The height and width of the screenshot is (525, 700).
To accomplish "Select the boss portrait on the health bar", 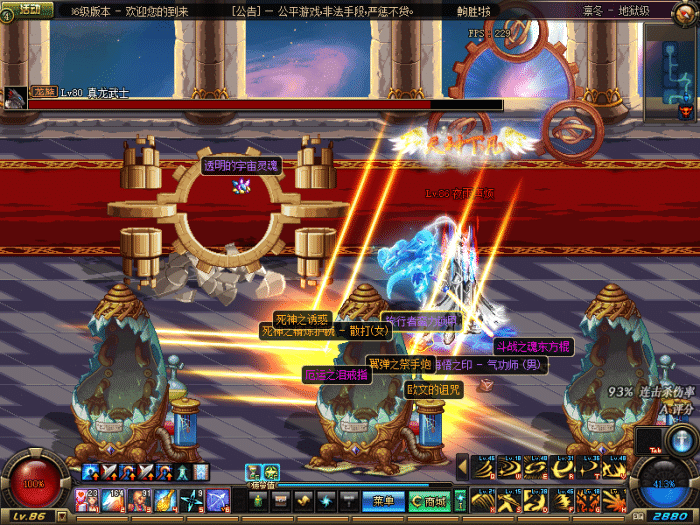I will point(15,97).
